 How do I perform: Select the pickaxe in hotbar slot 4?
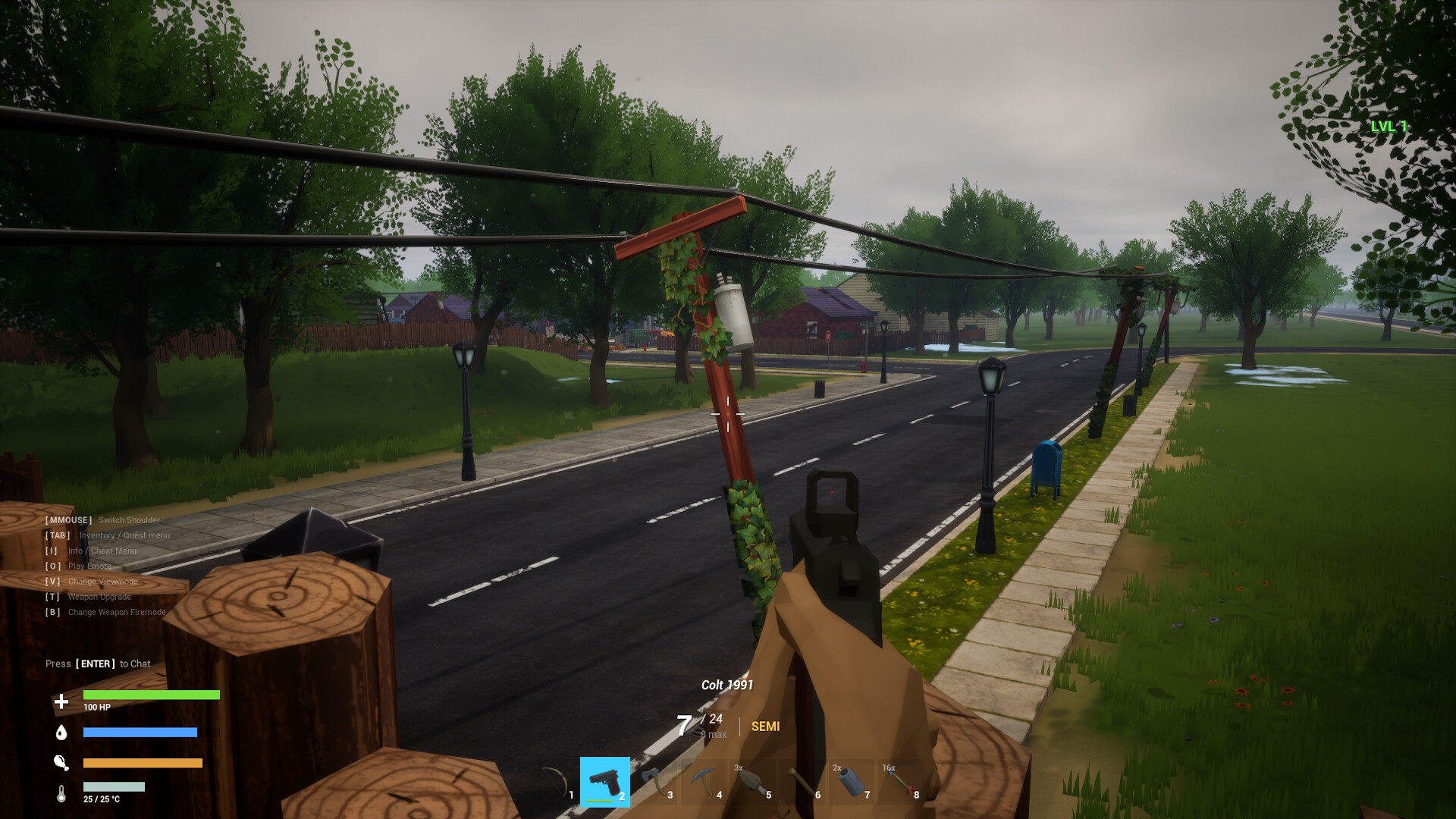(702, 781)
